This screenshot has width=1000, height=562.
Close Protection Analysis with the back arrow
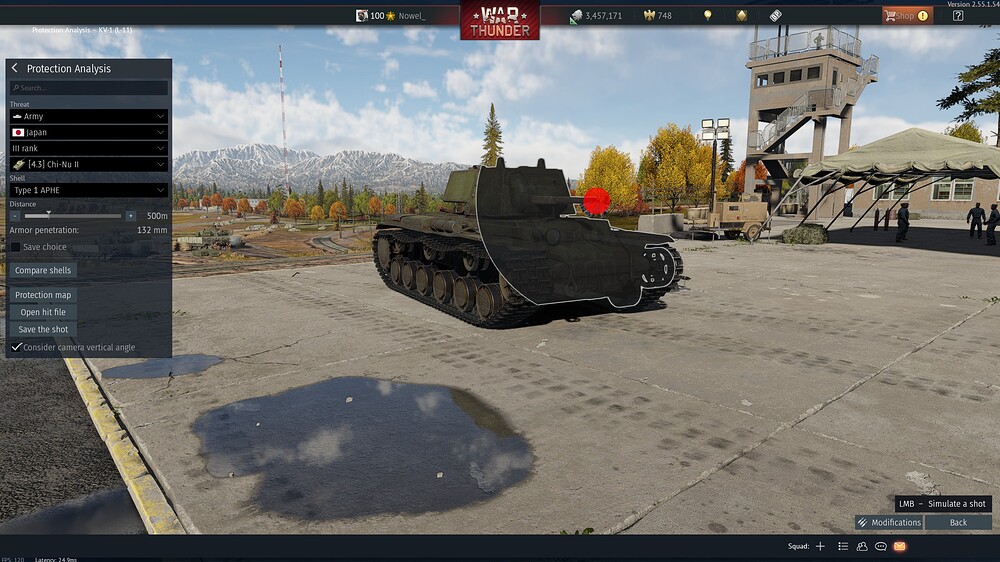point(15,68)
